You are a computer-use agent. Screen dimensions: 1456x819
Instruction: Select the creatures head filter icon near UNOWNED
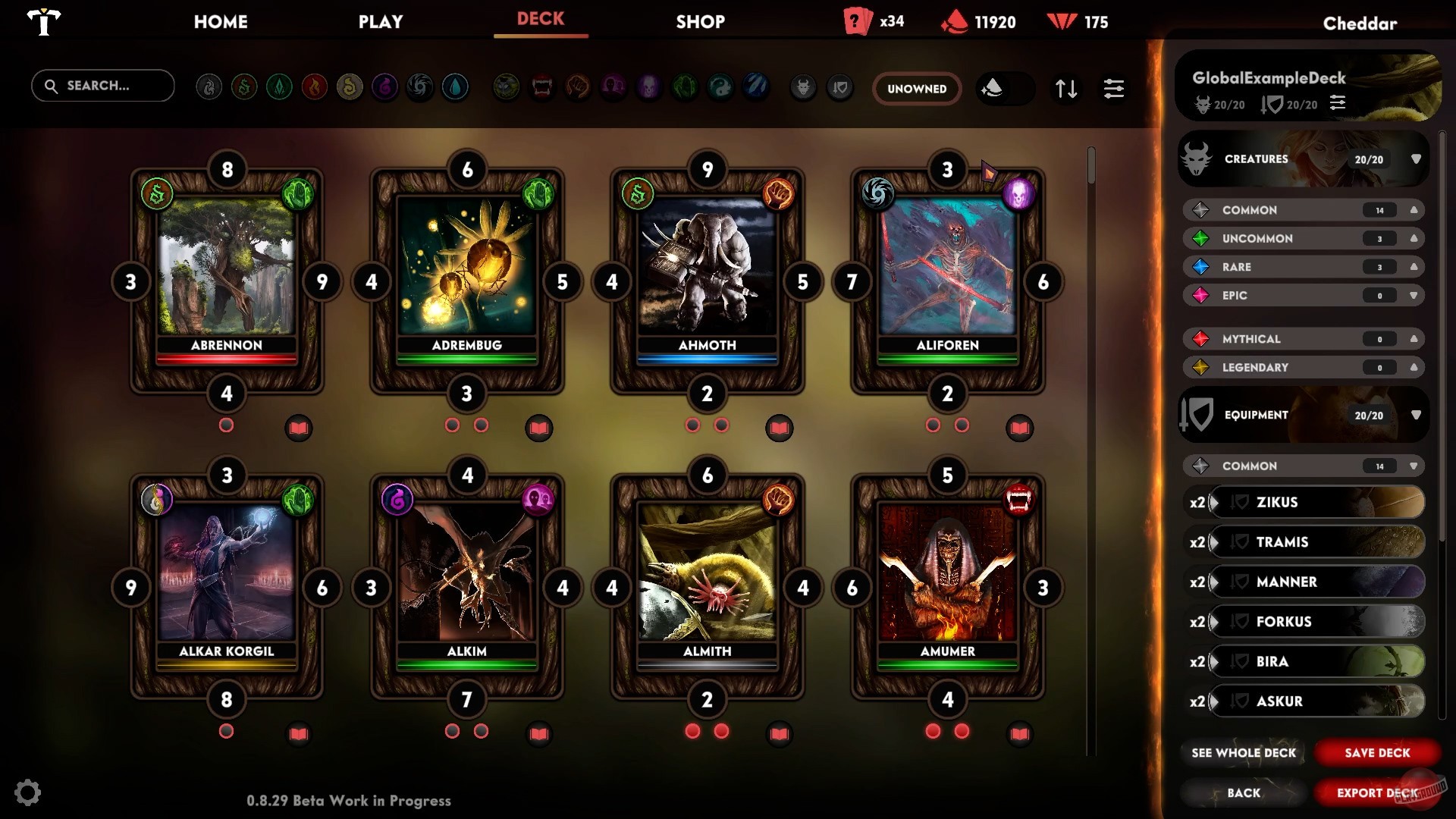click(803, 88)
